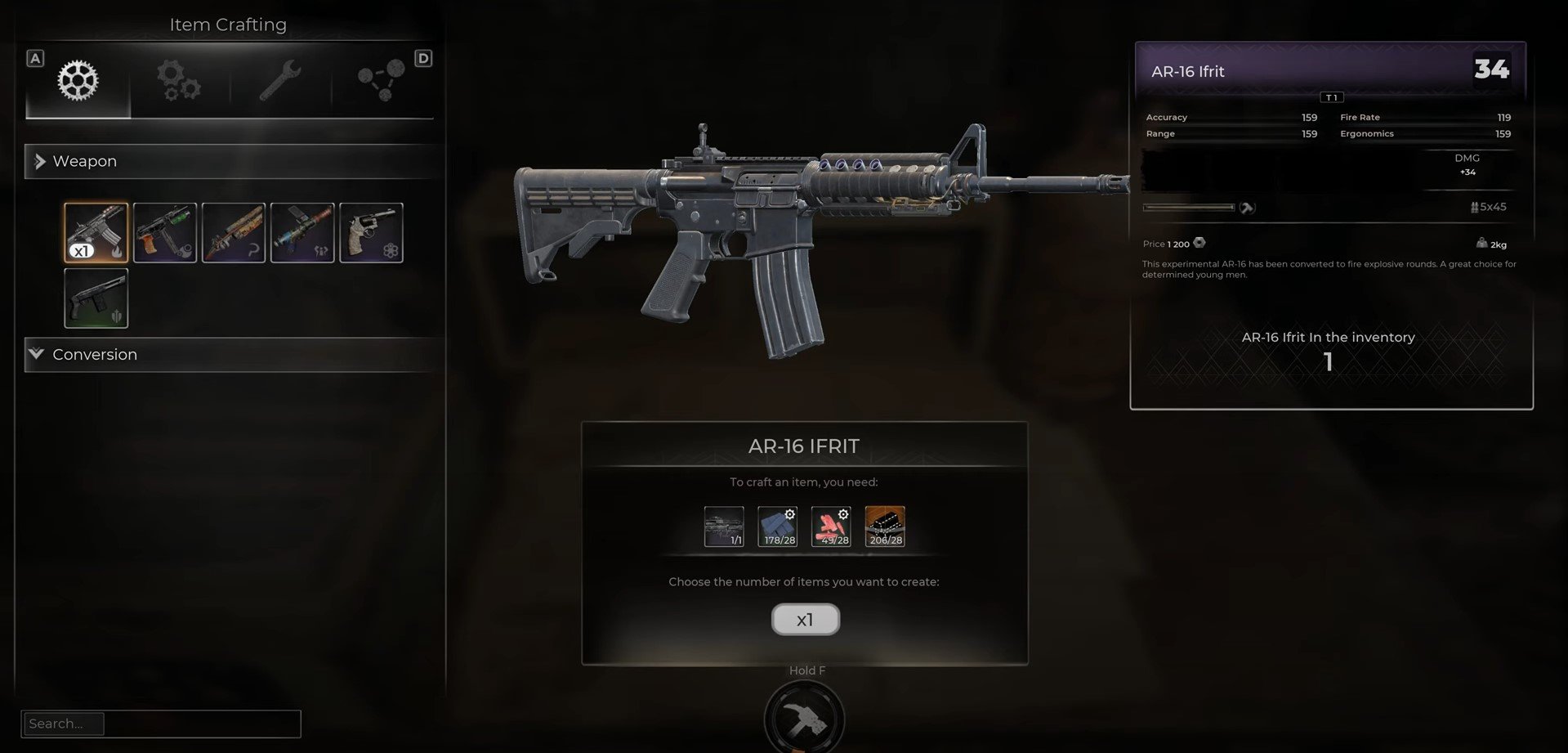
Task: Inspect the base rifle ingredient 1/1
Action: click(x=724, y=527)
